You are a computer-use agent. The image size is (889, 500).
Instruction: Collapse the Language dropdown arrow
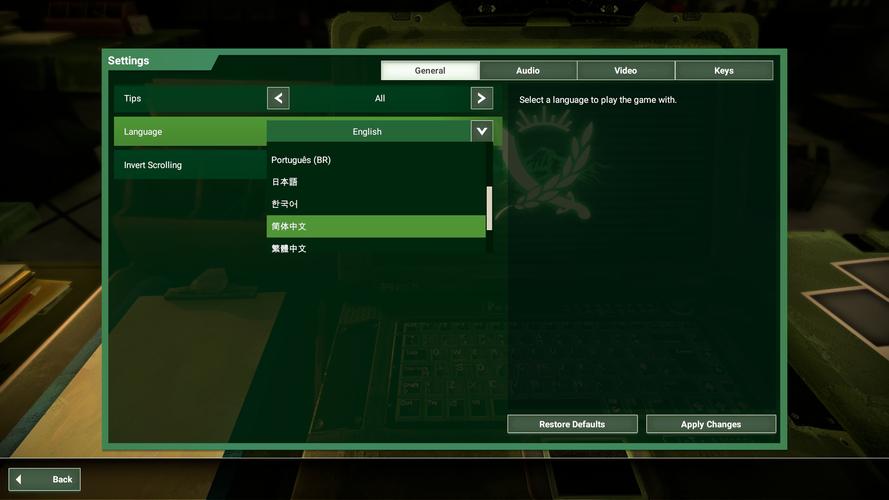pos(482,131)
